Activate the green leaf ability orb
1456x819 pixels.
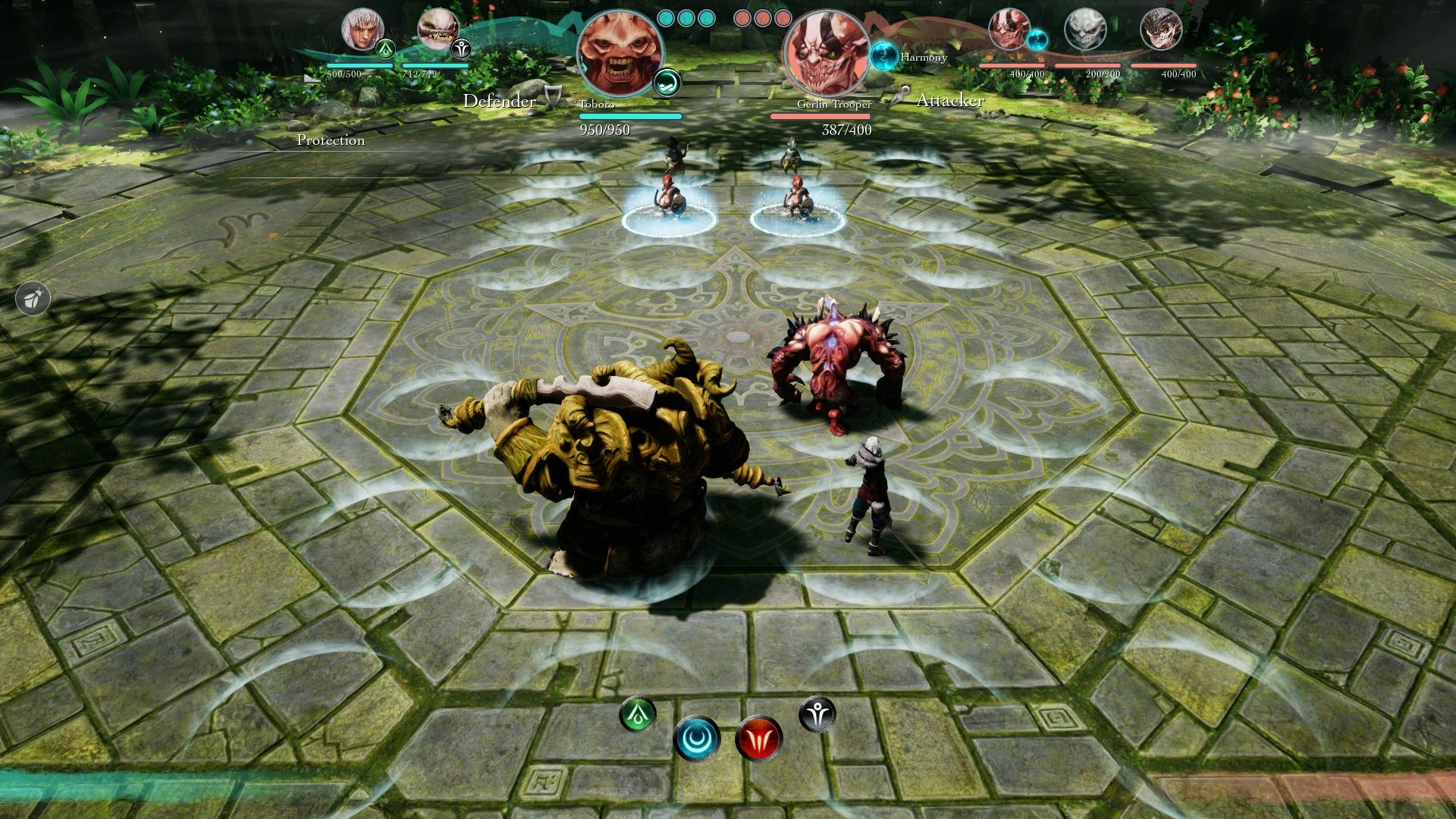(638, 714)
